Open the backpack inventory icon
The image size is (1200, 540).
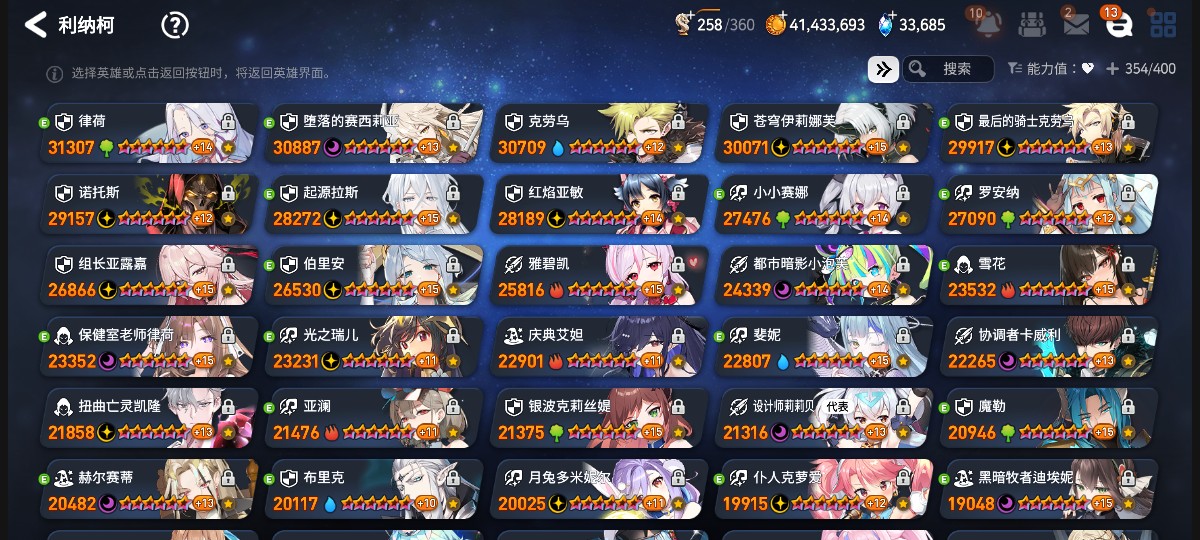click(x=1033, y=25)
